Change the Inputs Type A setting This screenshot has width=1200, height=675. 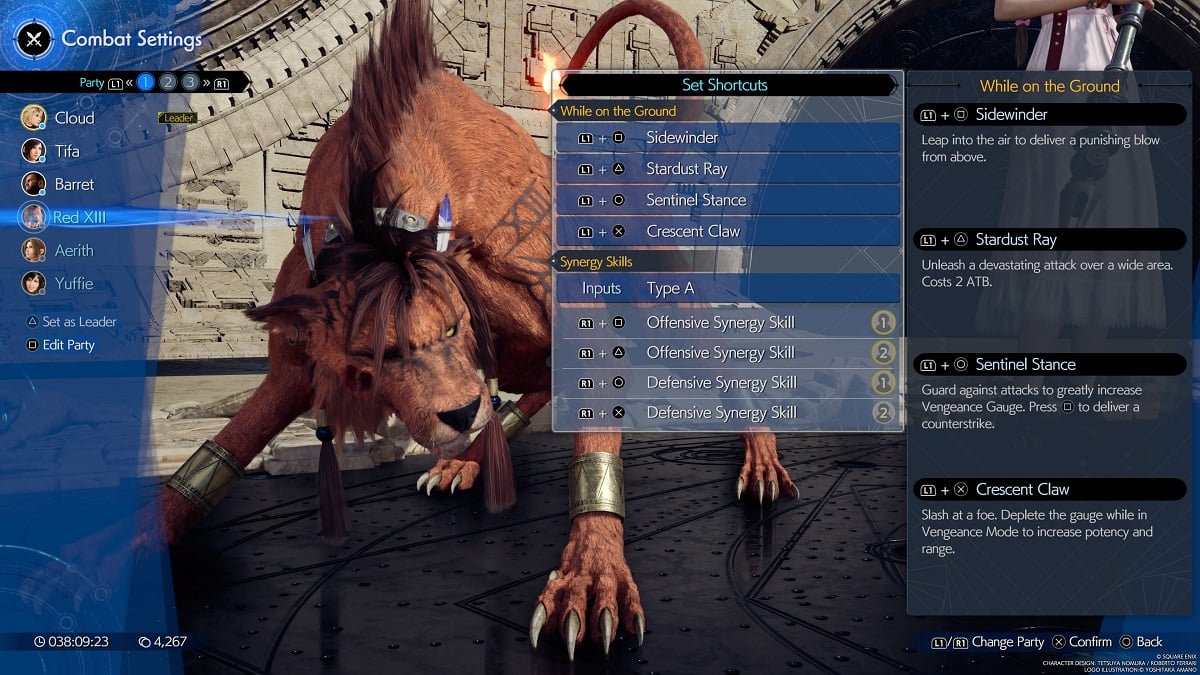coord(728,288)
